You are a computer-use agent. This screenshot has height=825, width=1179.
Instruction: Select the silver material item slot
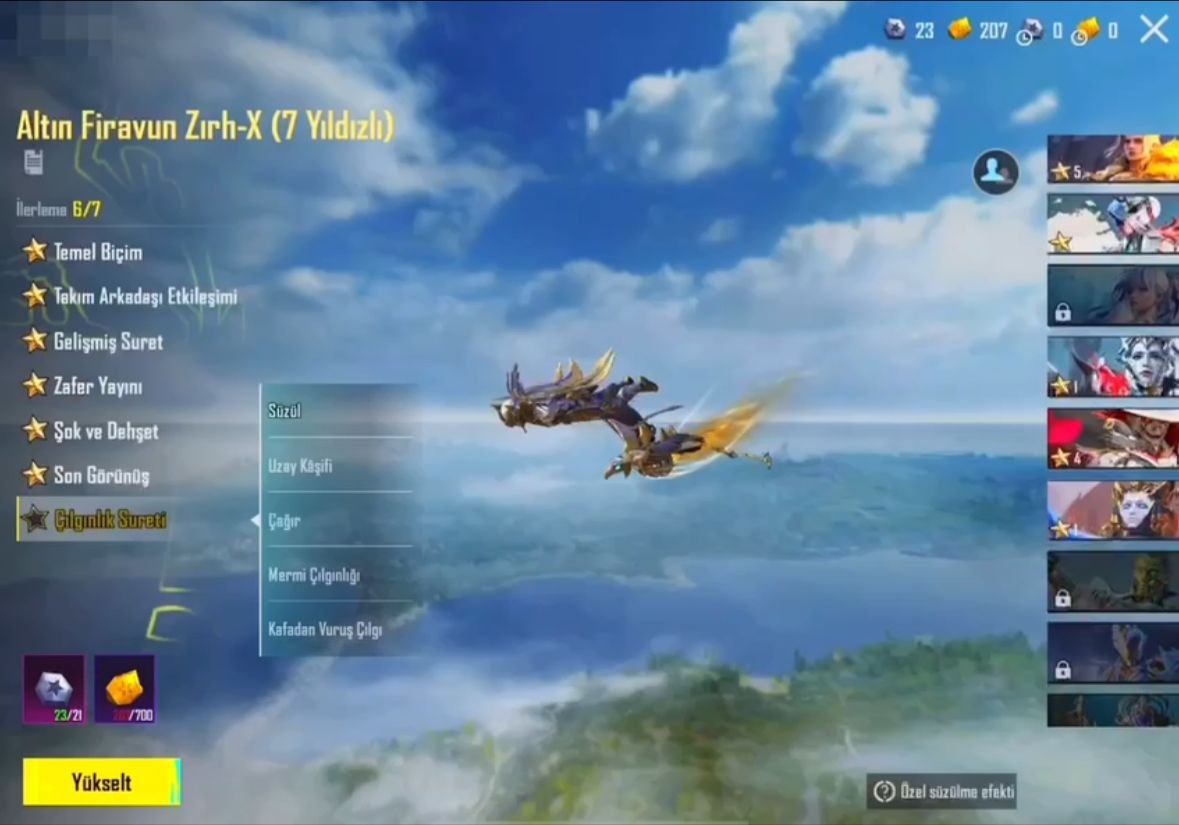(x=54, y=689)
